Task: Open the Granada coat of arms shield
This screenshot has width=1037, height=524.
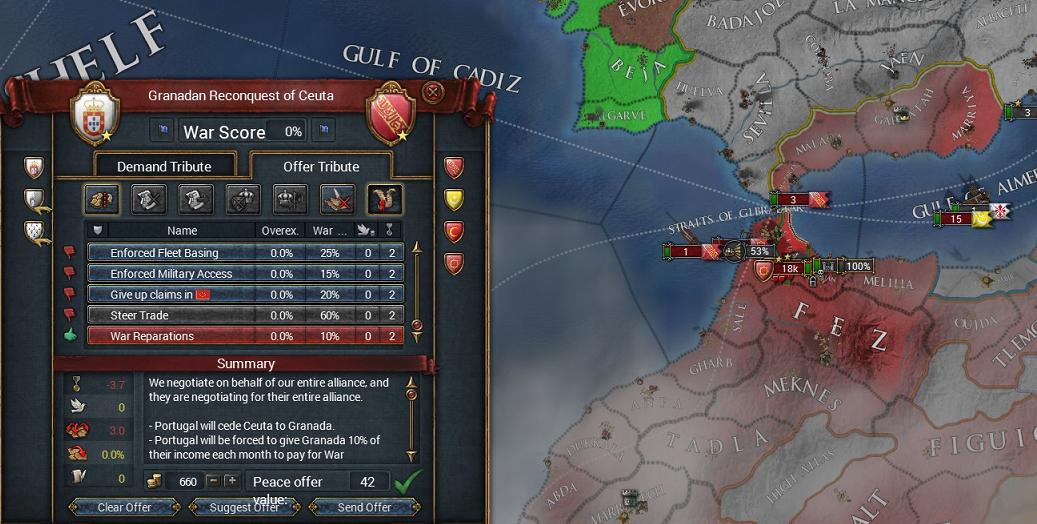Action: [392, 113]
